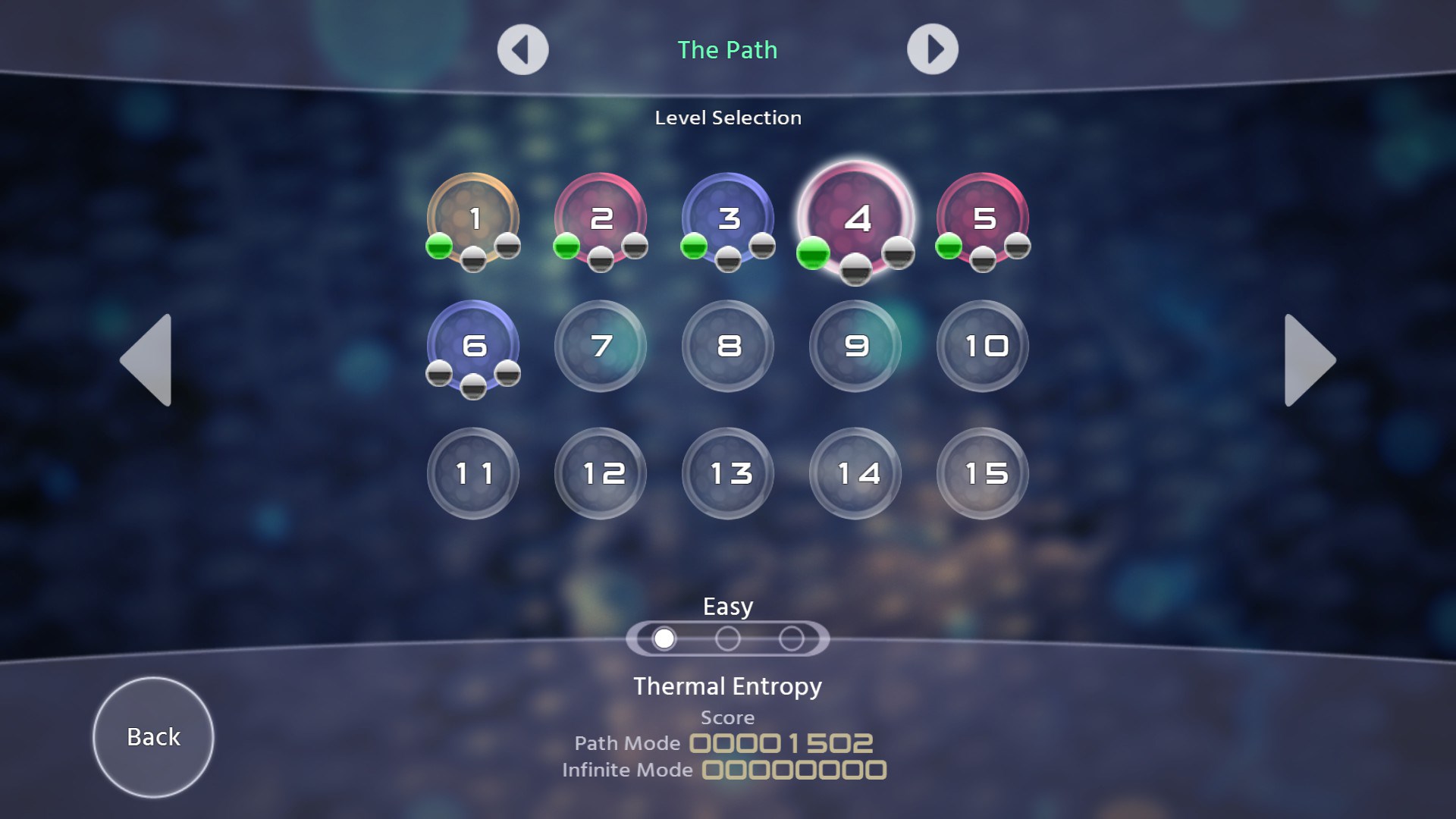This screenshot has height=819, width=1456.
Task: Select the middle difficulty circle
Action: tap(728, 638)
